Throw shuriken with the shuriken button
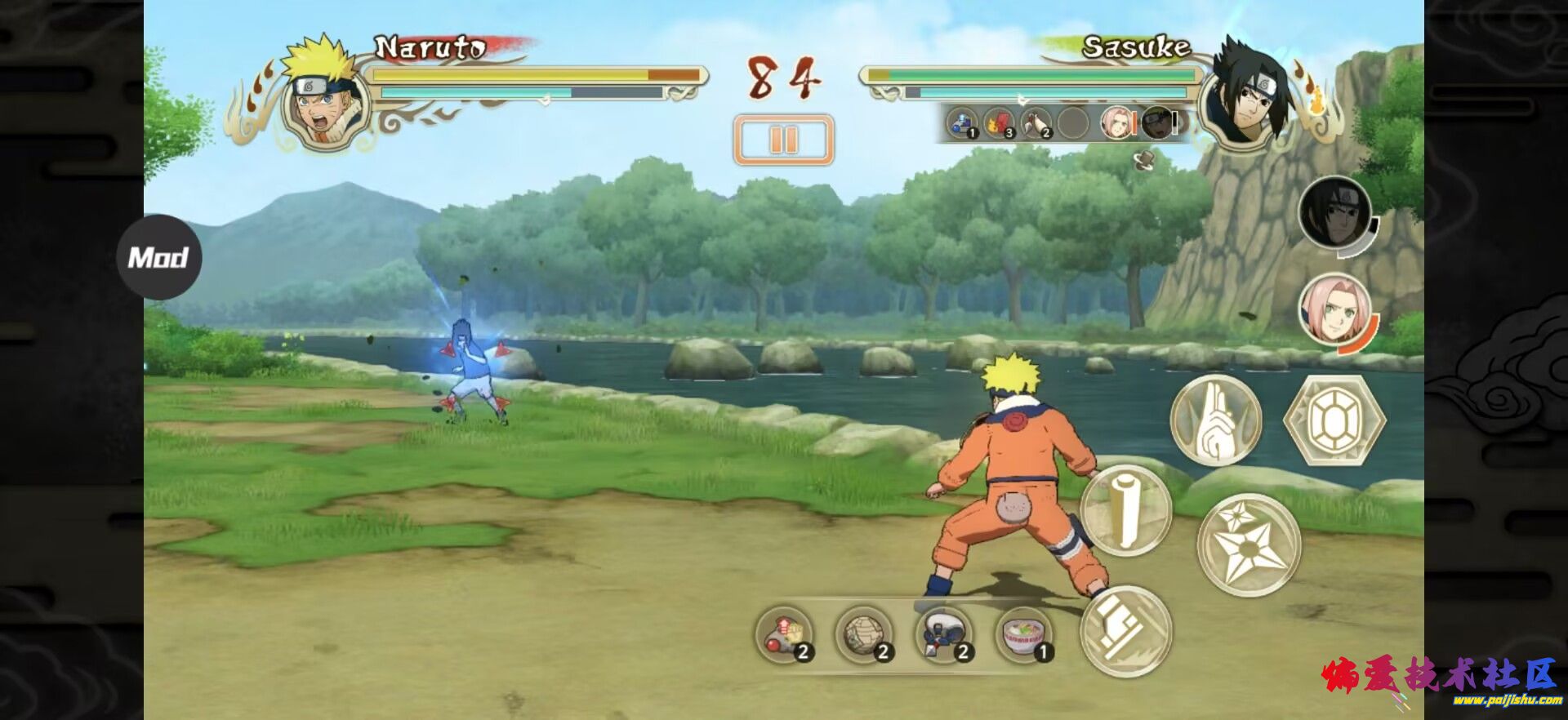The height and width of the screenshot is (720, 1568). click(x=1249, y=544)
